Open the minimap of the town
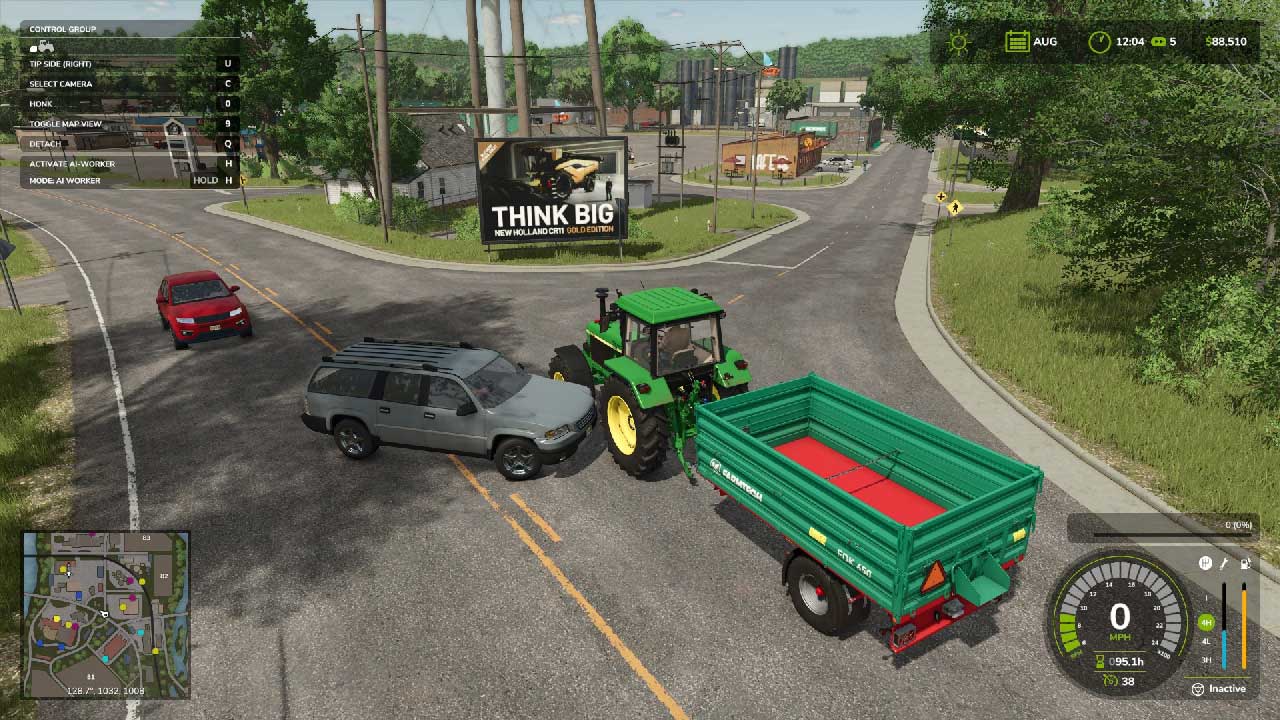This screenshot has width=1280, height=720. click(x=106, y=614)
